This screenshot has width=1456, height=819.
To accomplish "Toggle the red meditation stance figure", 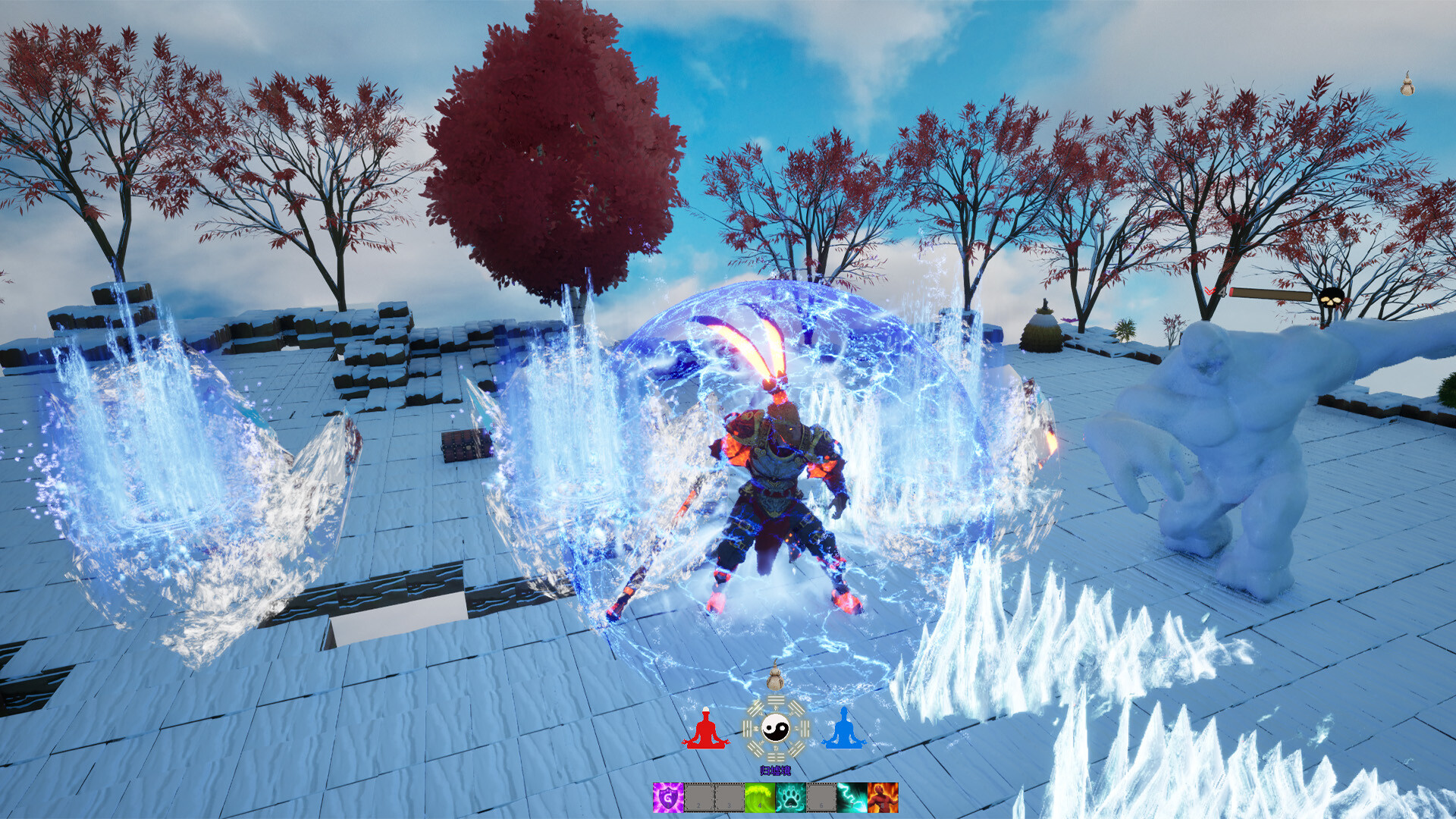I will click(x=706, y=729).
